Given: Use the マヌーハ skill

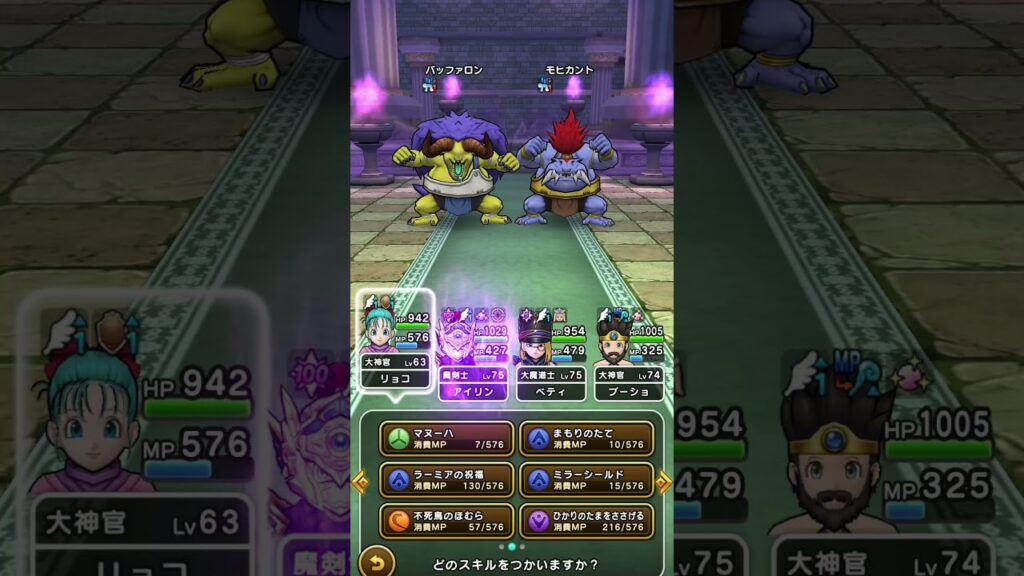Looking at the screenshot, I should 446,438.
